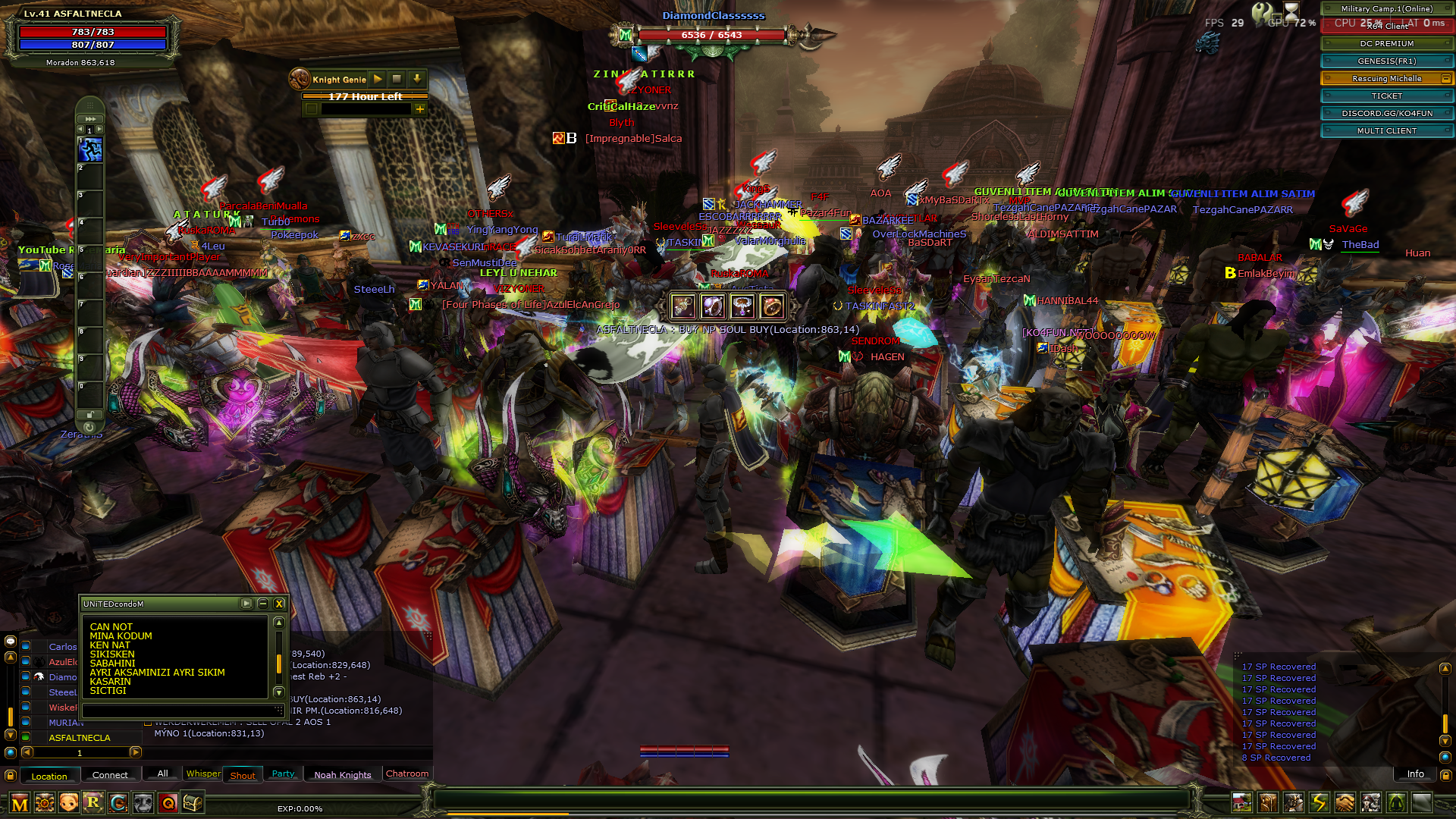Screen dimensions: 1456x819
Task: Select the lightning skills icon
Action: pos(1319,803)
